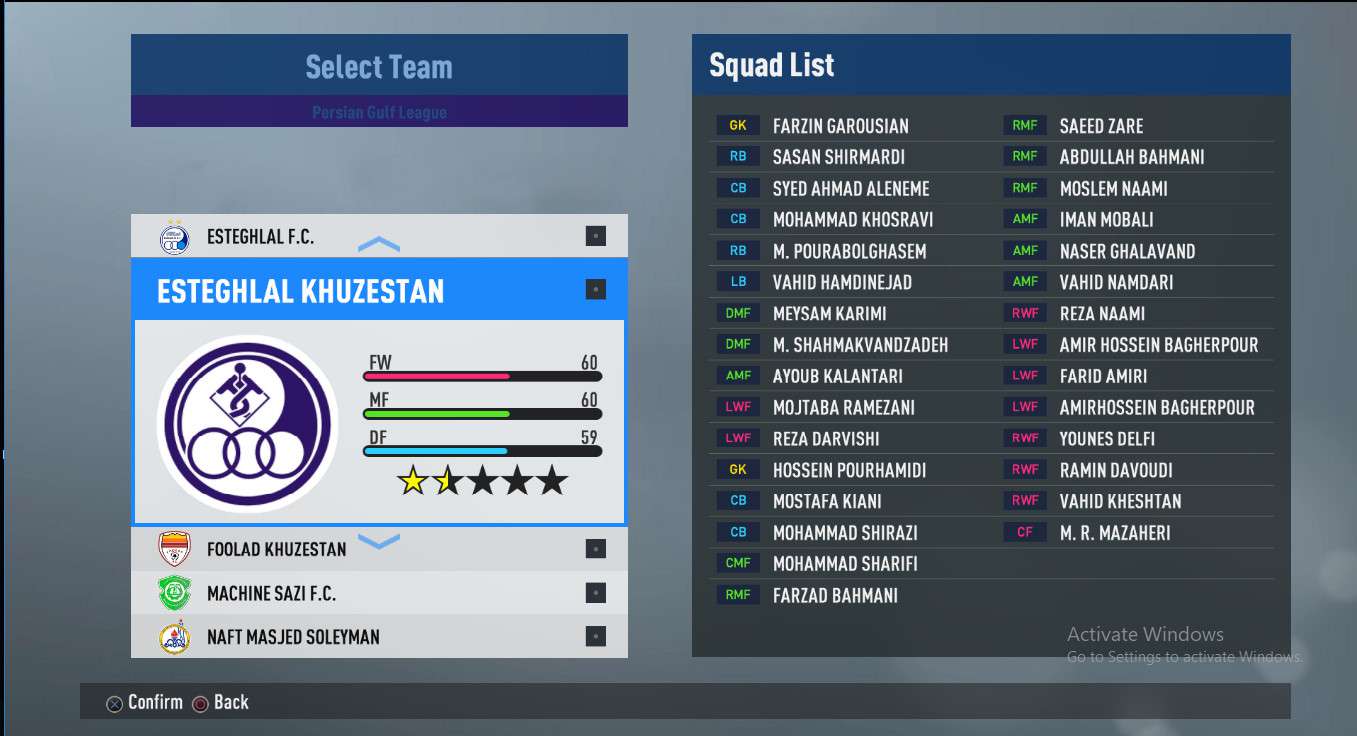
Task: Select Sasan Shirmardi squad row
Action: tap(838, 157)
